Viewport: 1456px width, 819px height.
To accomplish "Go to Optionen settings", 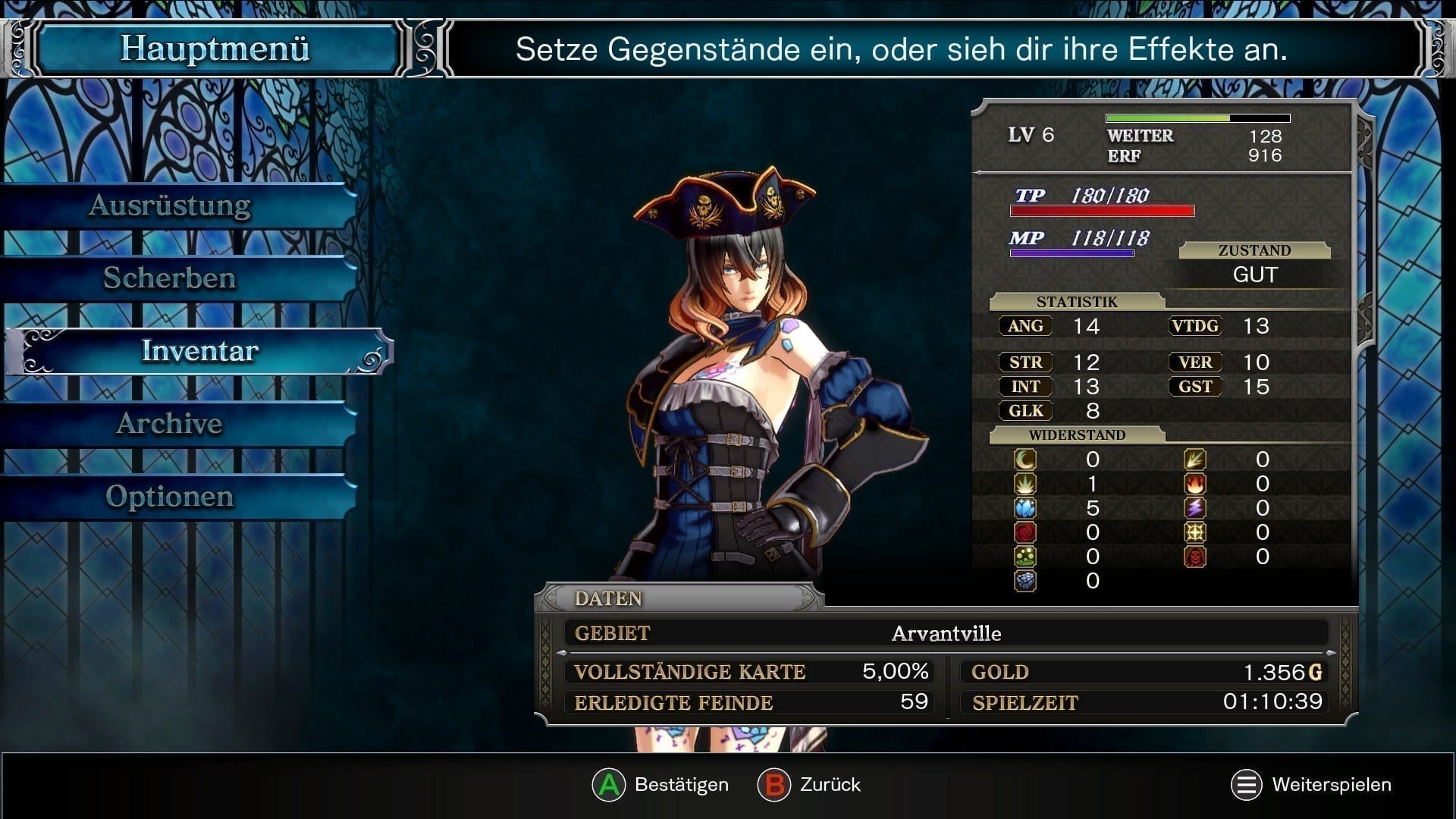I will click(170, 497).
